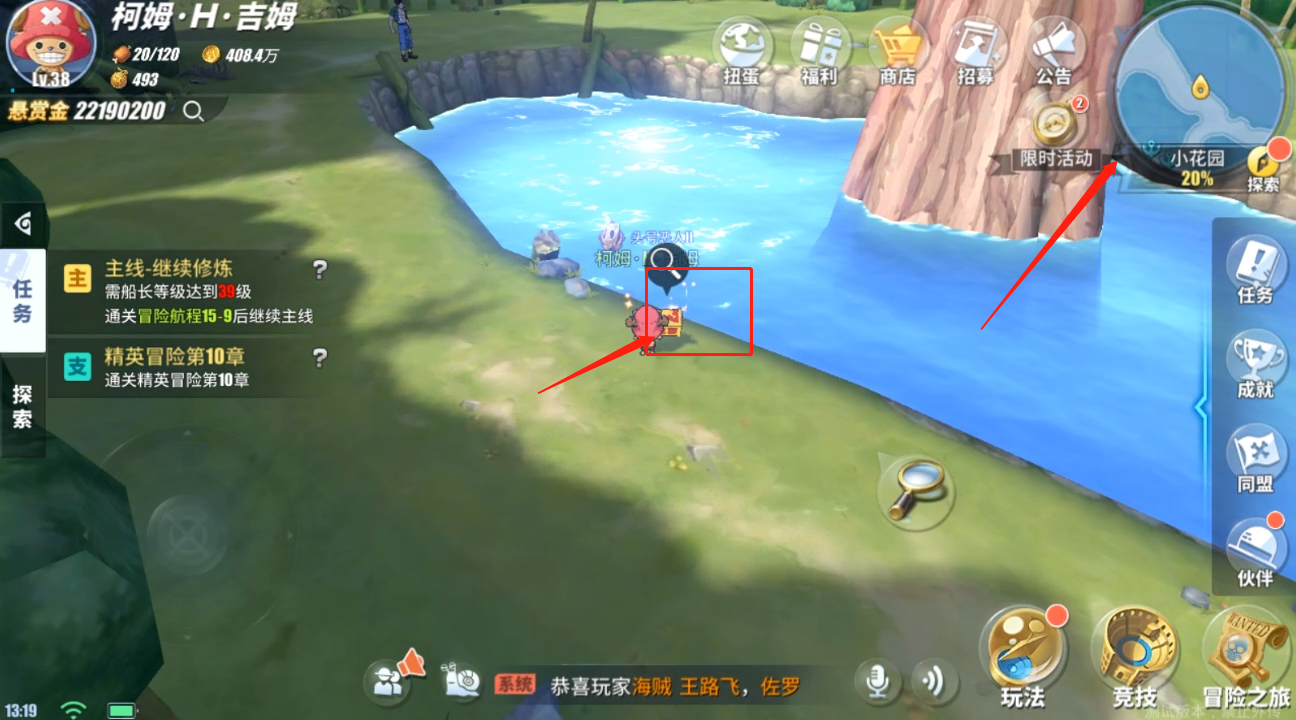This screenshot has height=720, width=1296.
Task: Open the 商店 shop
Action: click(897, 49)
